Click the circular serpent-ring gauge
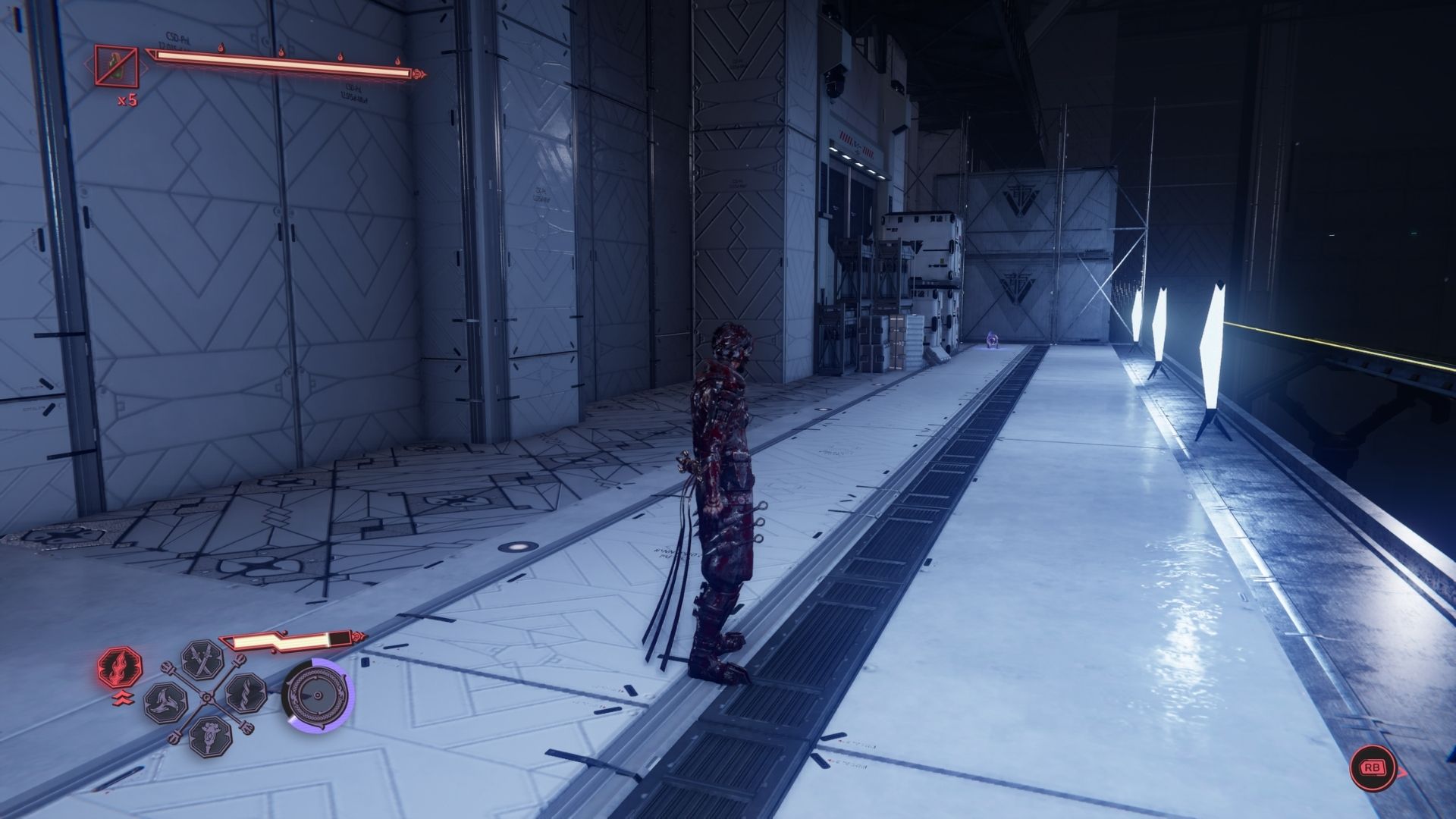 tap(318, 698)
